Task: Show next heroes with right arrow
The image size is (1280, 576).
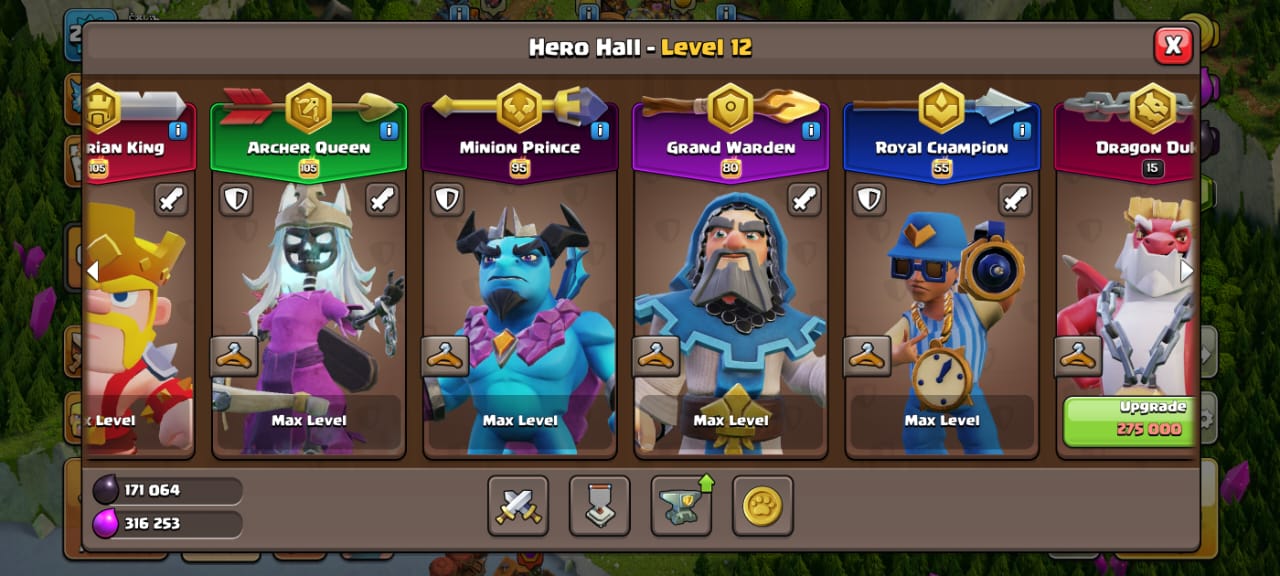Action: click(x=1187, y=270)
